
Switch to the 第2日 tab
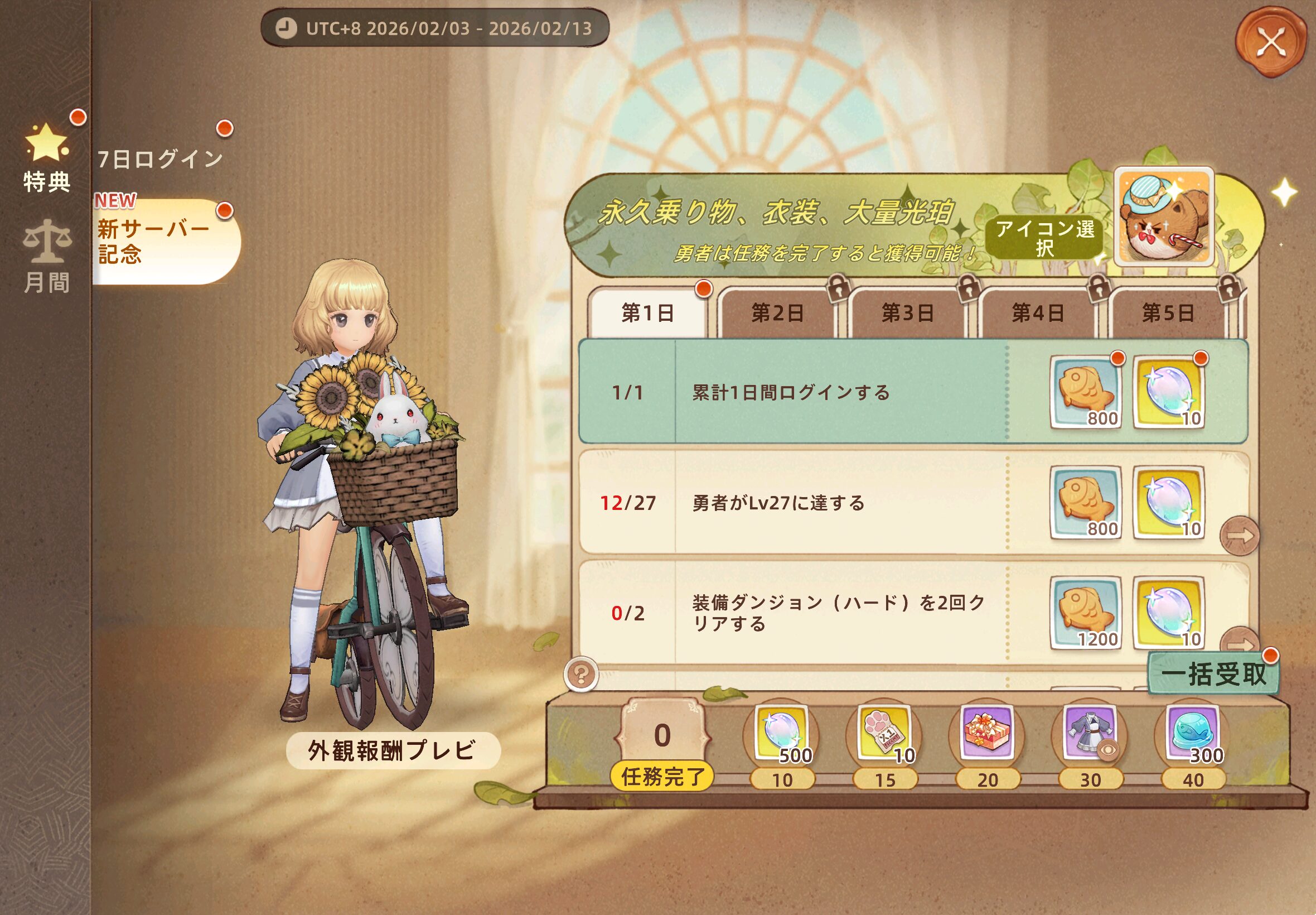(x=777, y=314)
